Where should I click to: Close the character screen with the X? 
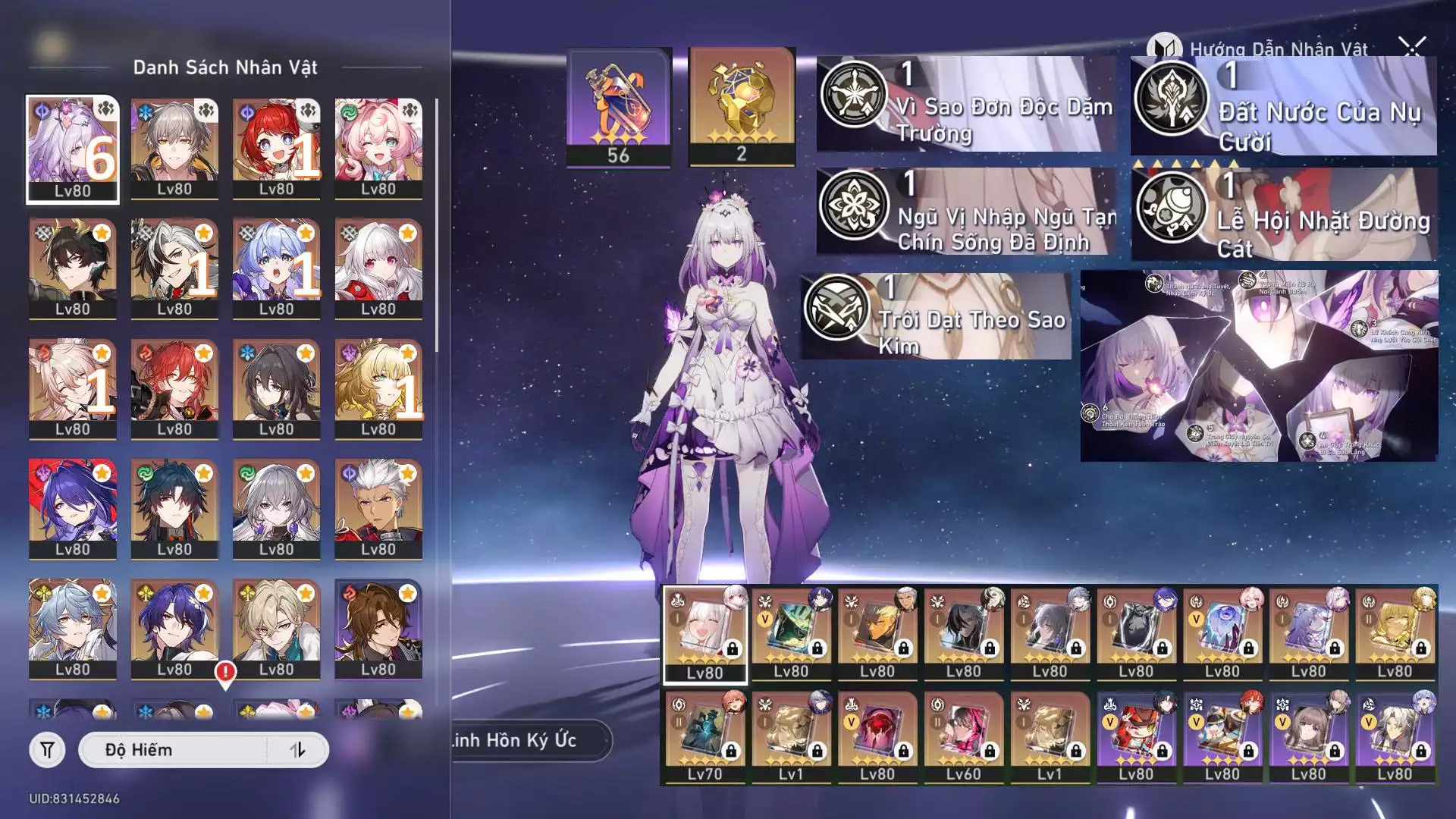coord(1412,47)
